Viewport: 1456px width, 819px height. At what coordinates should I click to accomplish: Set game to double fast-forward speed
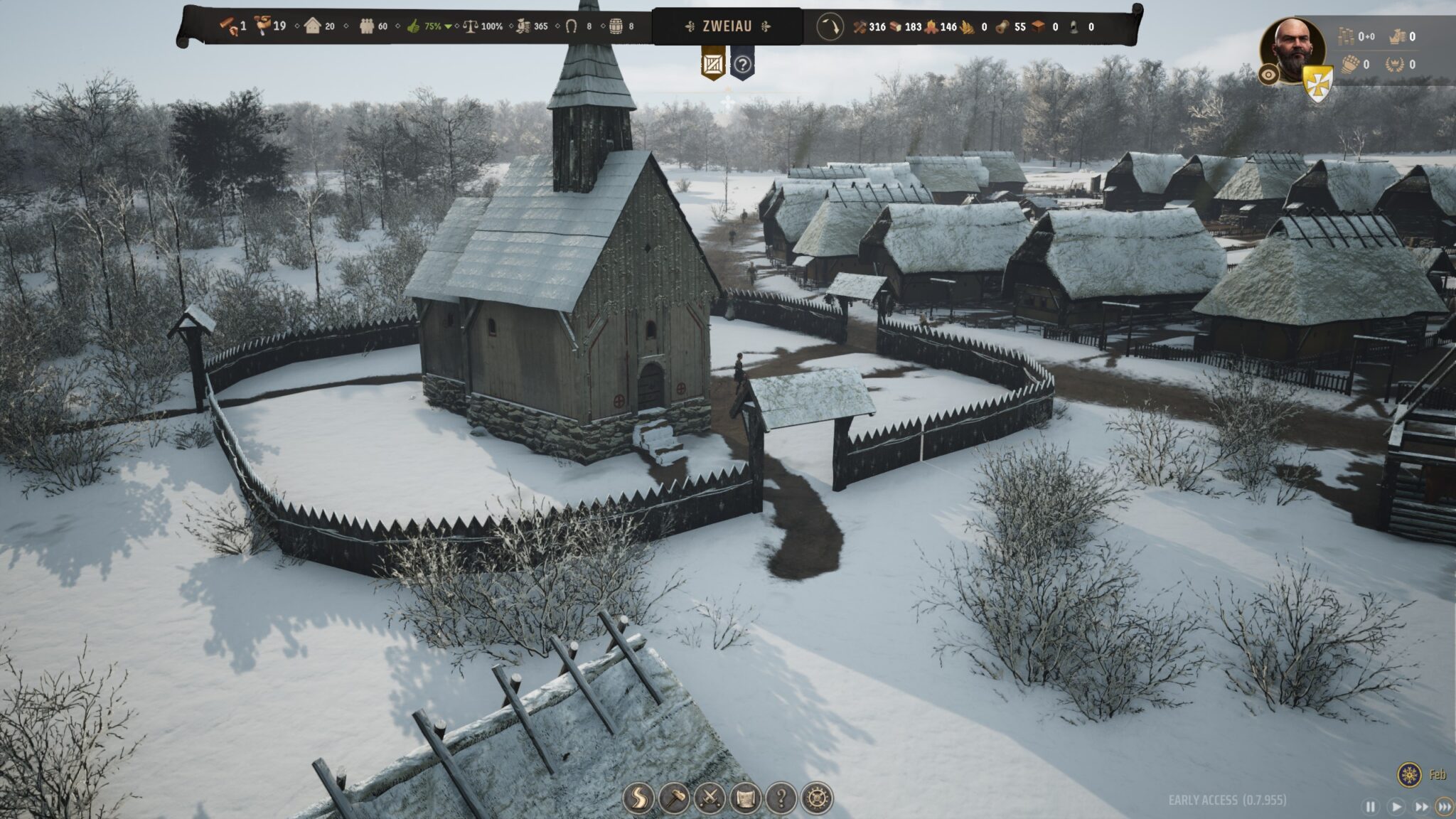pyautogui.click(x=1421, y=806)
